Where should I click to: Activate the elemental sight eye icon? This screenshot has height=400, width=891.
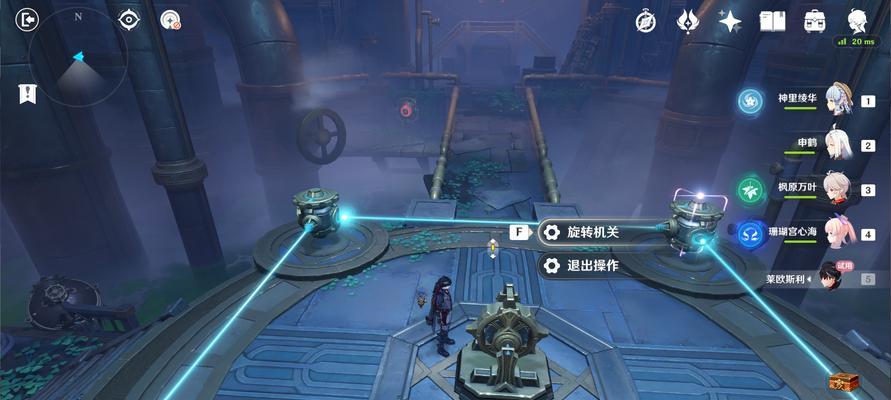pyautogui.click(x=129, y=19)
